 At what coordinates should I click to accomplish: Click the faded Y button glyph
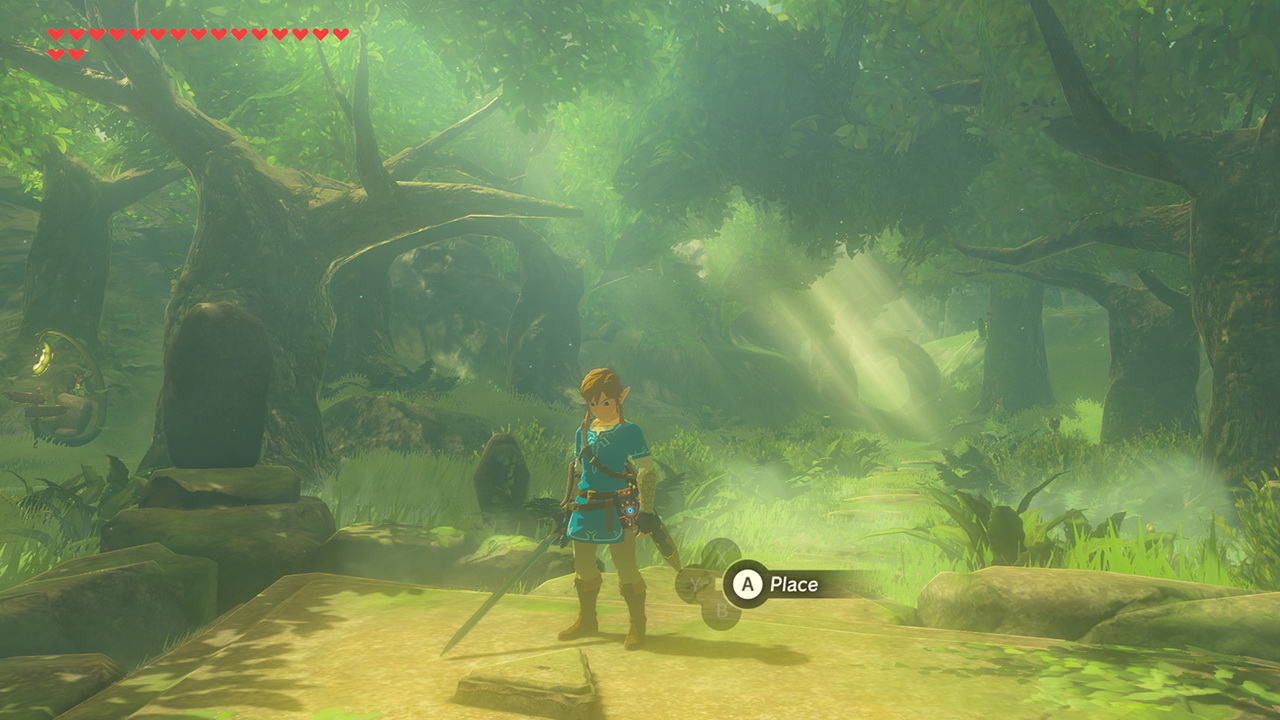tap(695, 583)
